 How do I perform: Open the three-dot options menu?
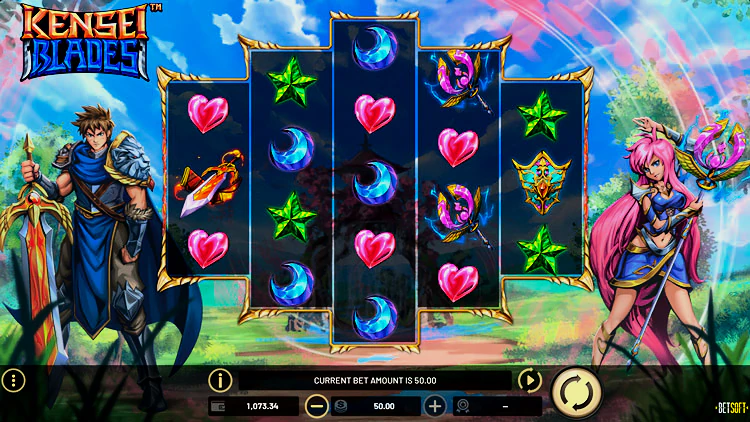point(13,381)
